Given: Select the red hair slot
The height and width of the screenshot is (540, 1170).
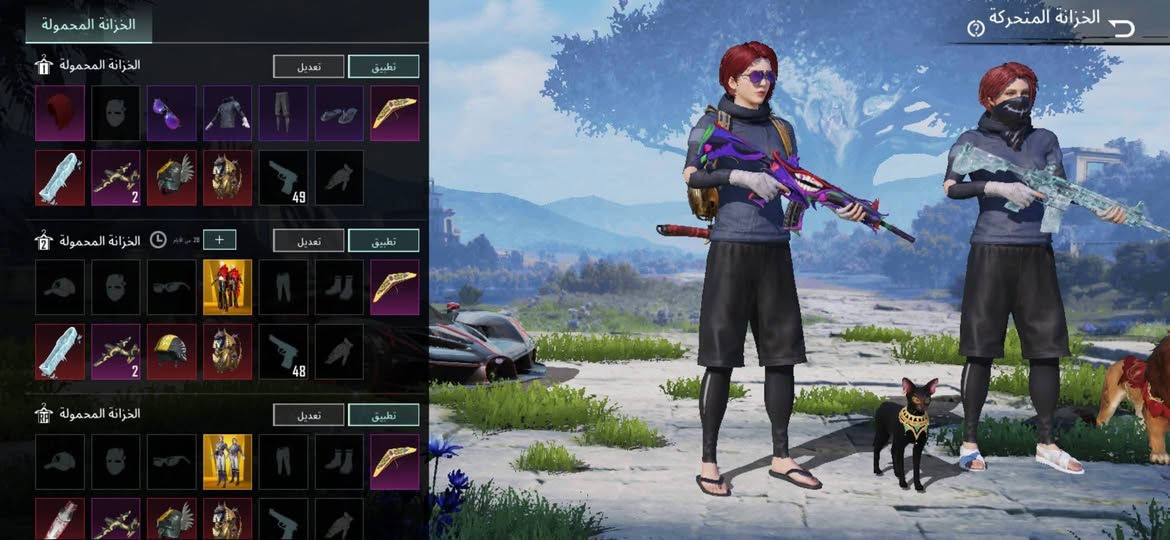Looking at the screenshot, I should tap(60, 113).
